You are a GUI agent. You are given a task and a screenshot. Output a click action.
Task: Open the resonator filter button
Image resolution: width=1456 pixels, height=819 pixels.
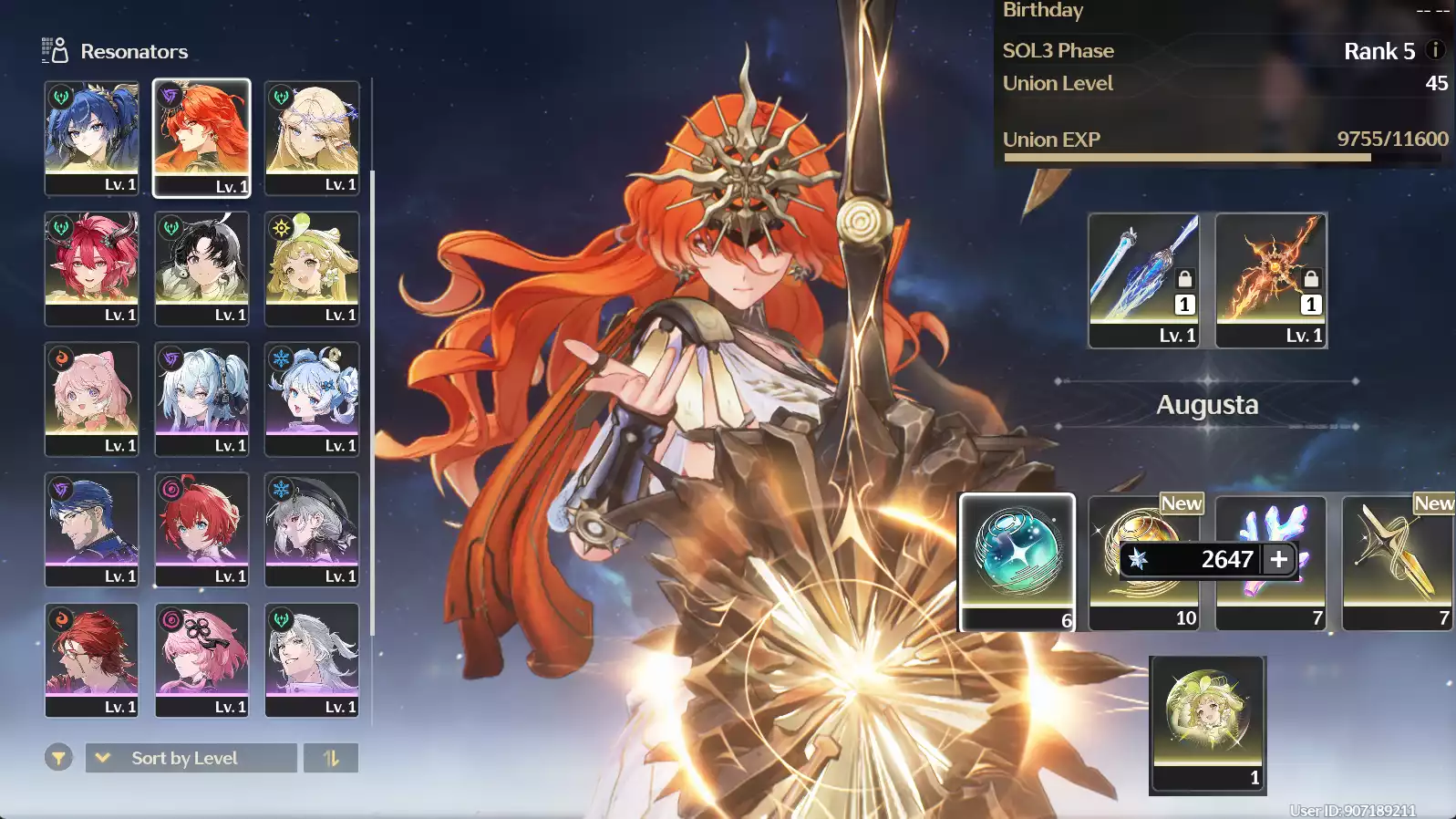(x=58, y=758)
